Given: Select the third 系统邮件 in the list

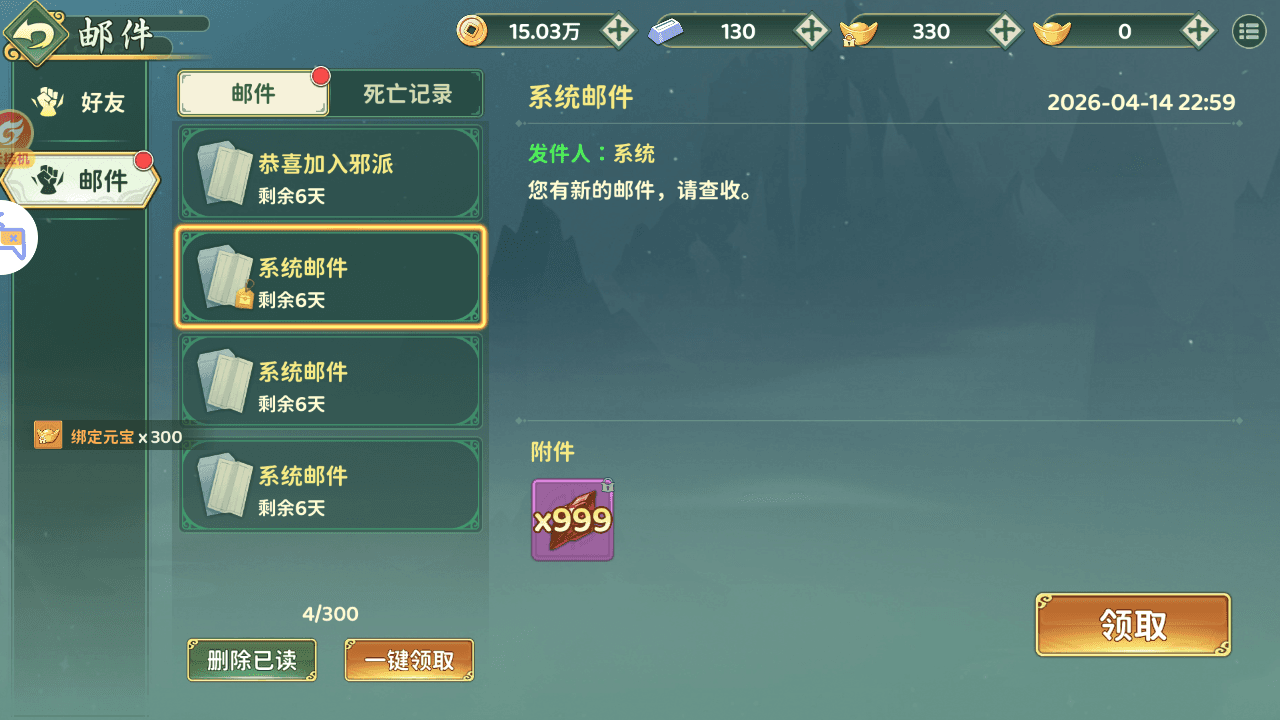Looking at the screenshot, I should pyautogui.click(x=330, y=381).
